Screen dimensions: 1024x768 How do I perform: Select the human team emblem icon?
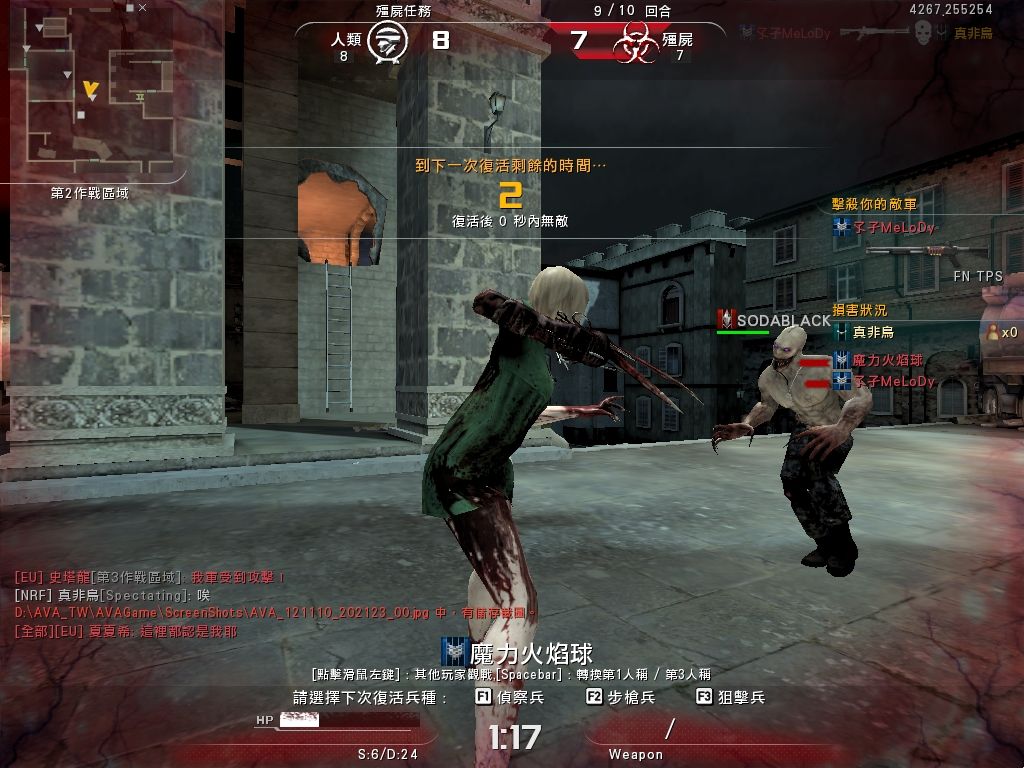coord(387,42)
